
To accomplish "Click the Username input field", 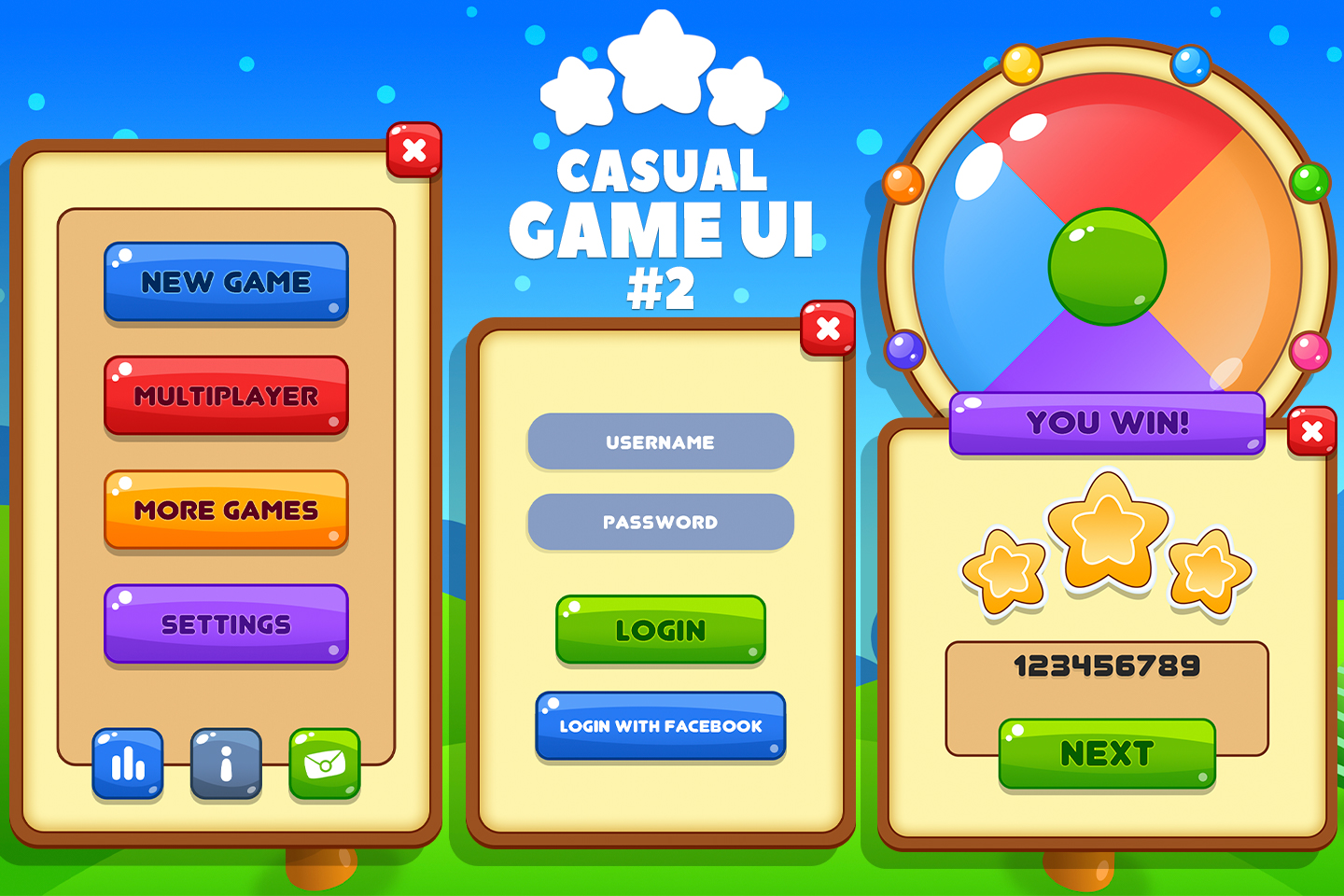I will click(660, 442).
